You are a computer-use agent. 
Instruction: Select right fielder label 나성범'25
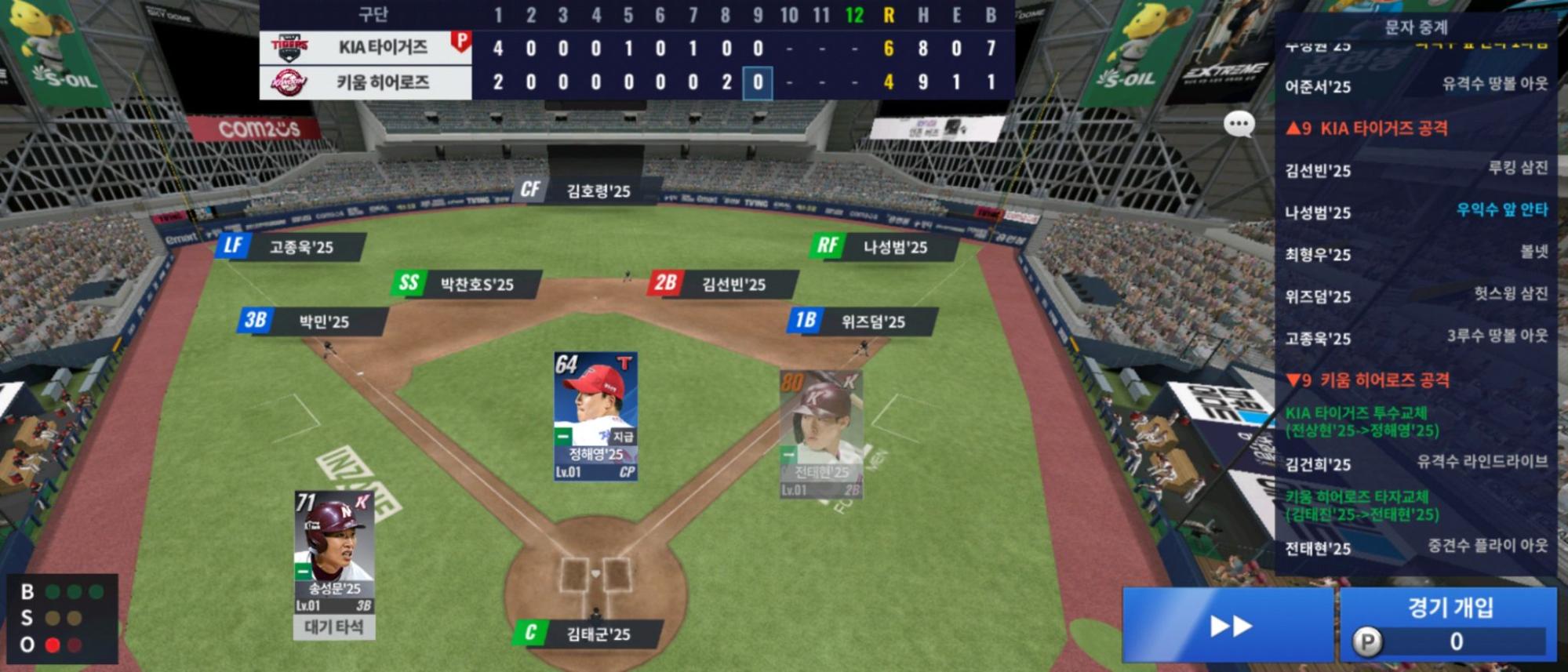[882, 247]
